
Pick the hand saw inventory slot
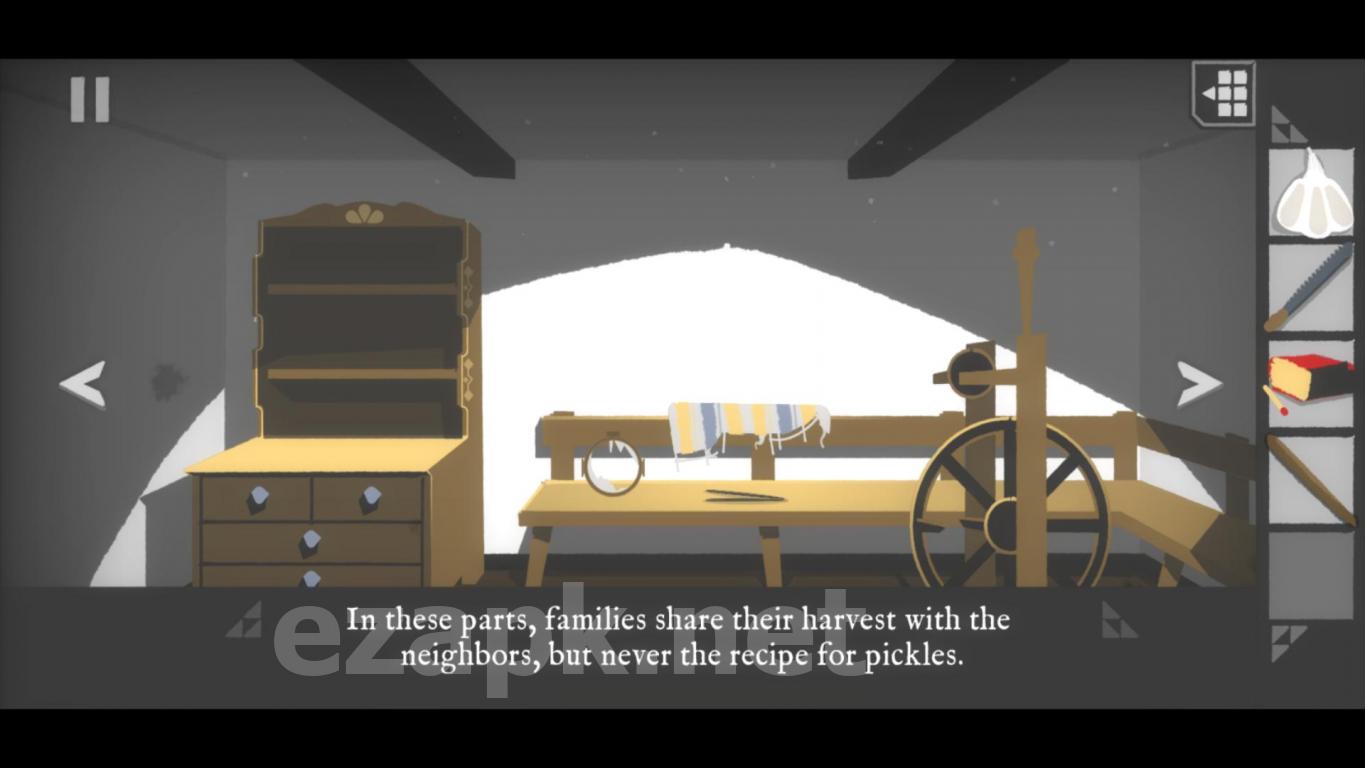tap(1312, 289)
